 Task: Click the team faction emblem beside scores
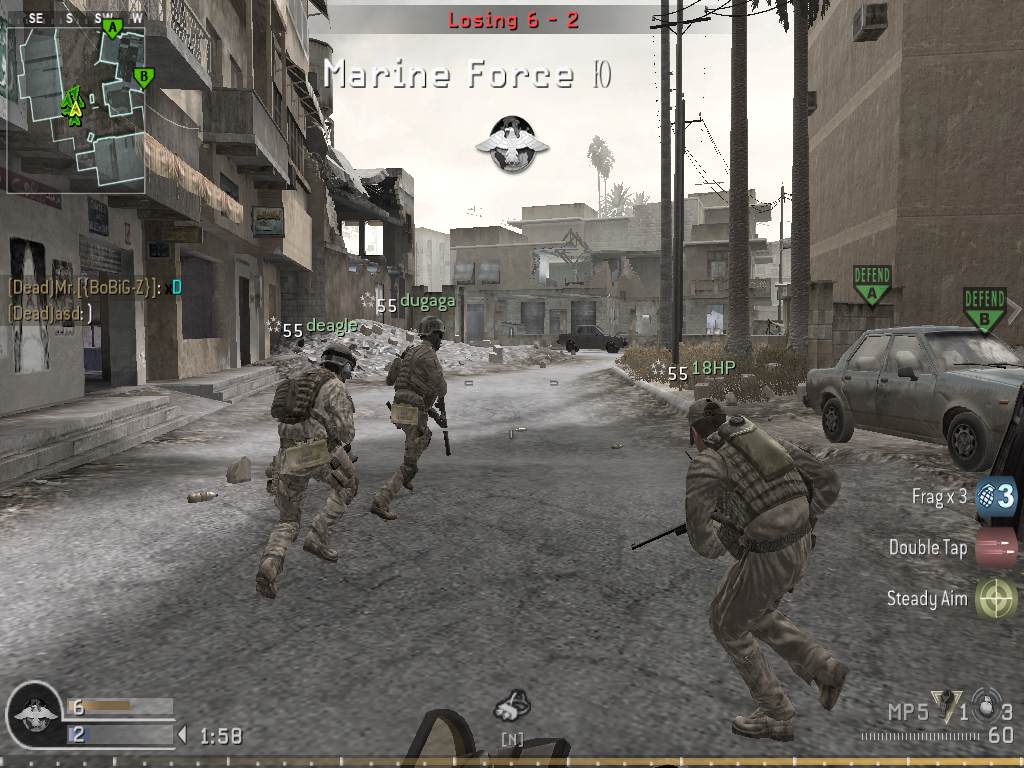[34, 715]
